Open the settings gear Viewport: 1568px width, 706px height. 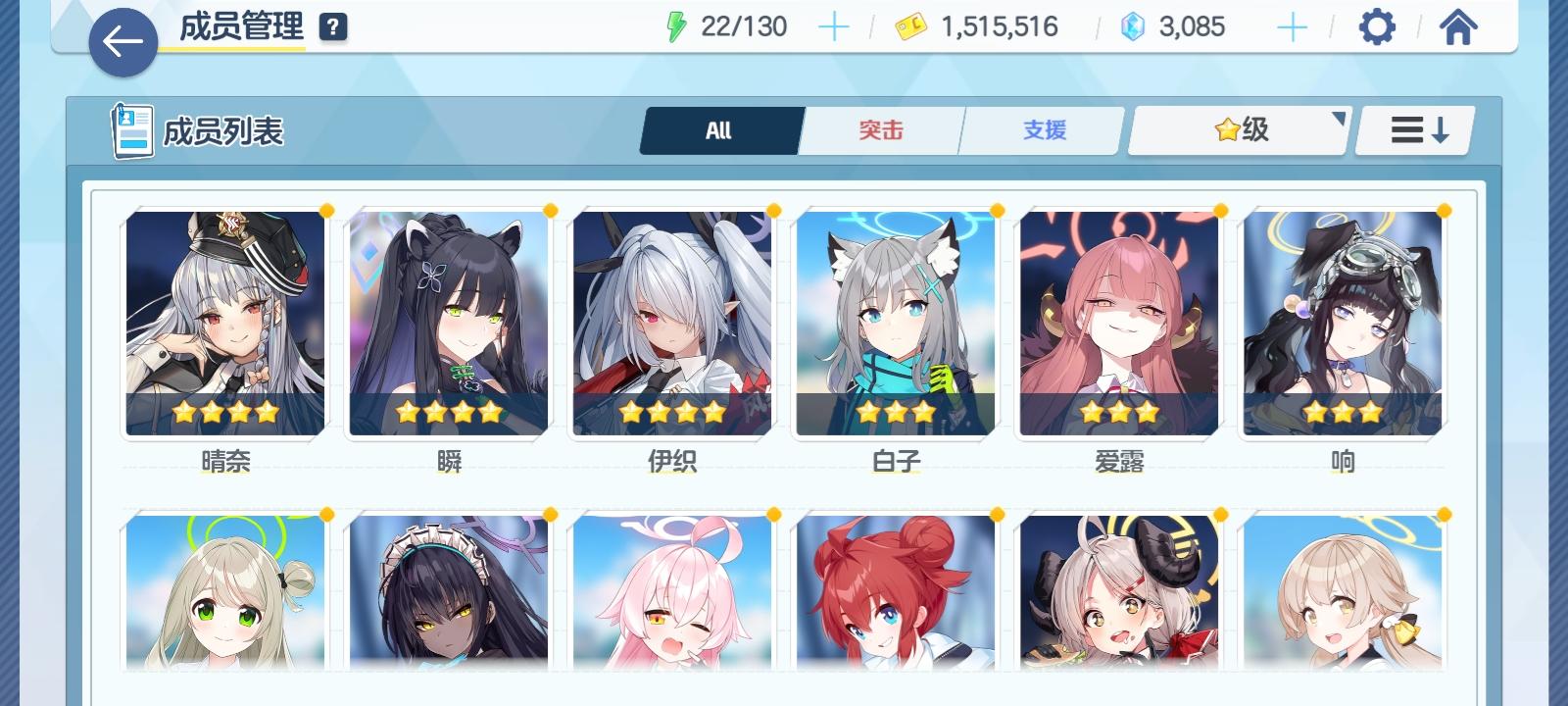[1378, 26]
